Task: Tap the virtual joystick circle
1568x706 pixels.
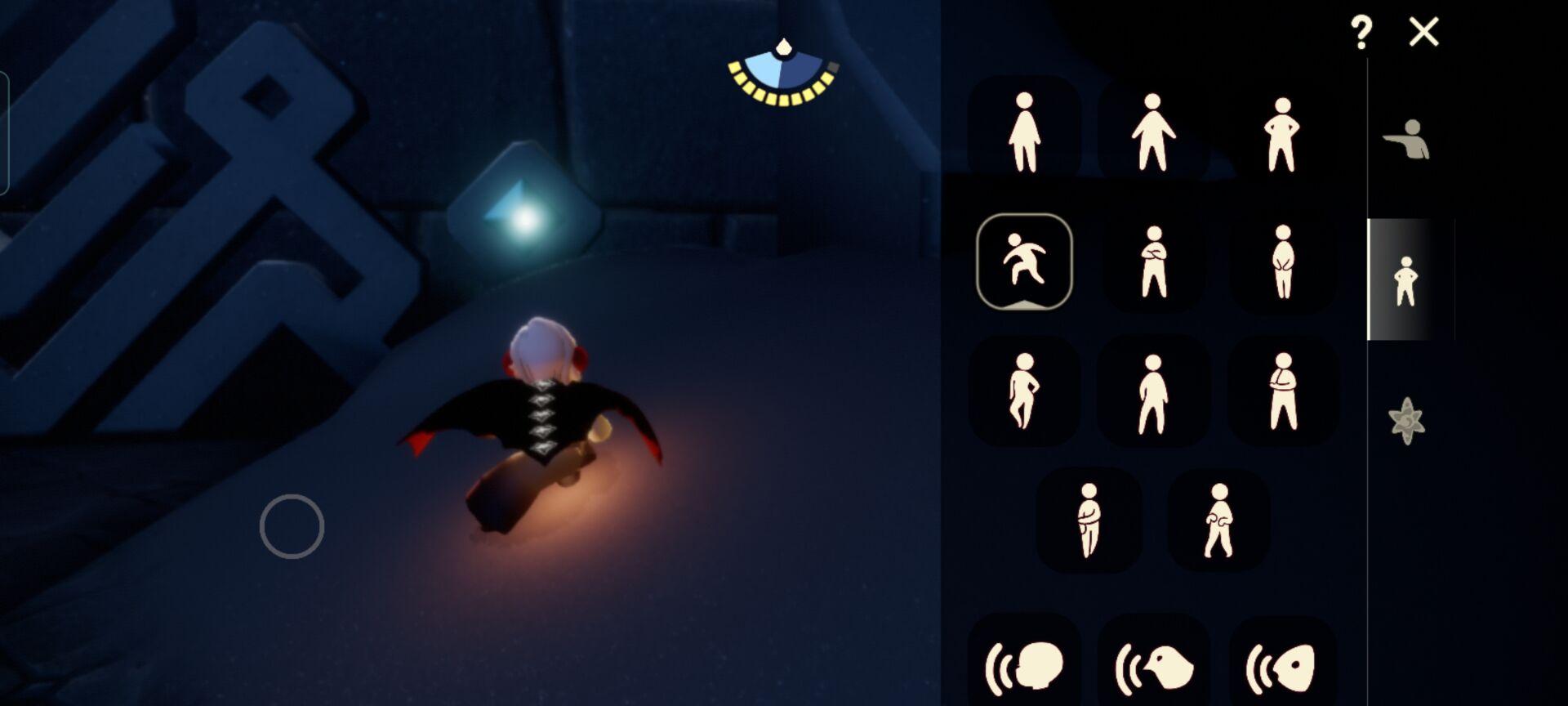Action: tap(292, 527)
